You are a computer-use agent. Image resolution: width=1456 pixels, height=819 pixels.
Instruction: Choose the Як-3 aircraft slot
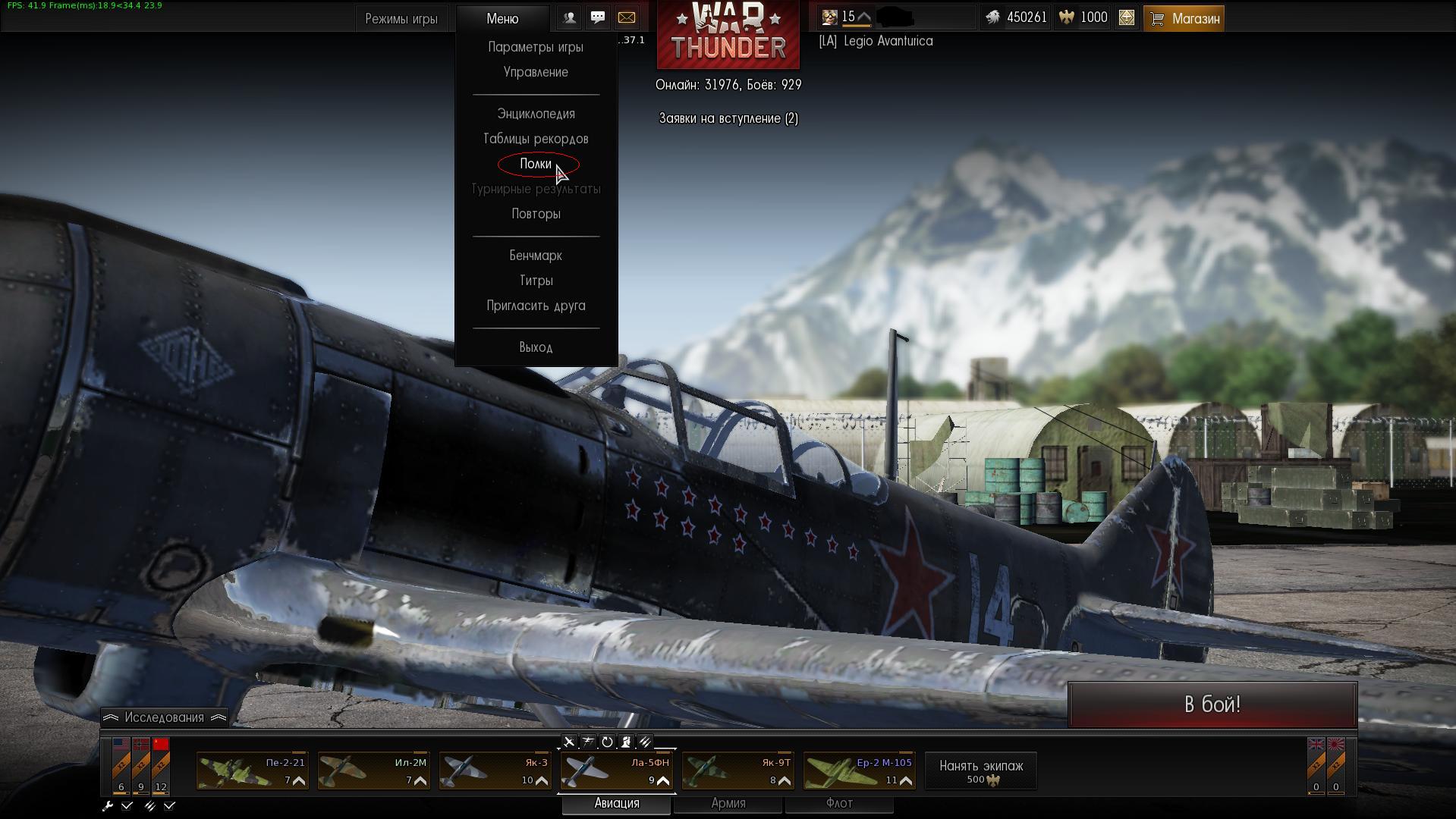(495, 770)
